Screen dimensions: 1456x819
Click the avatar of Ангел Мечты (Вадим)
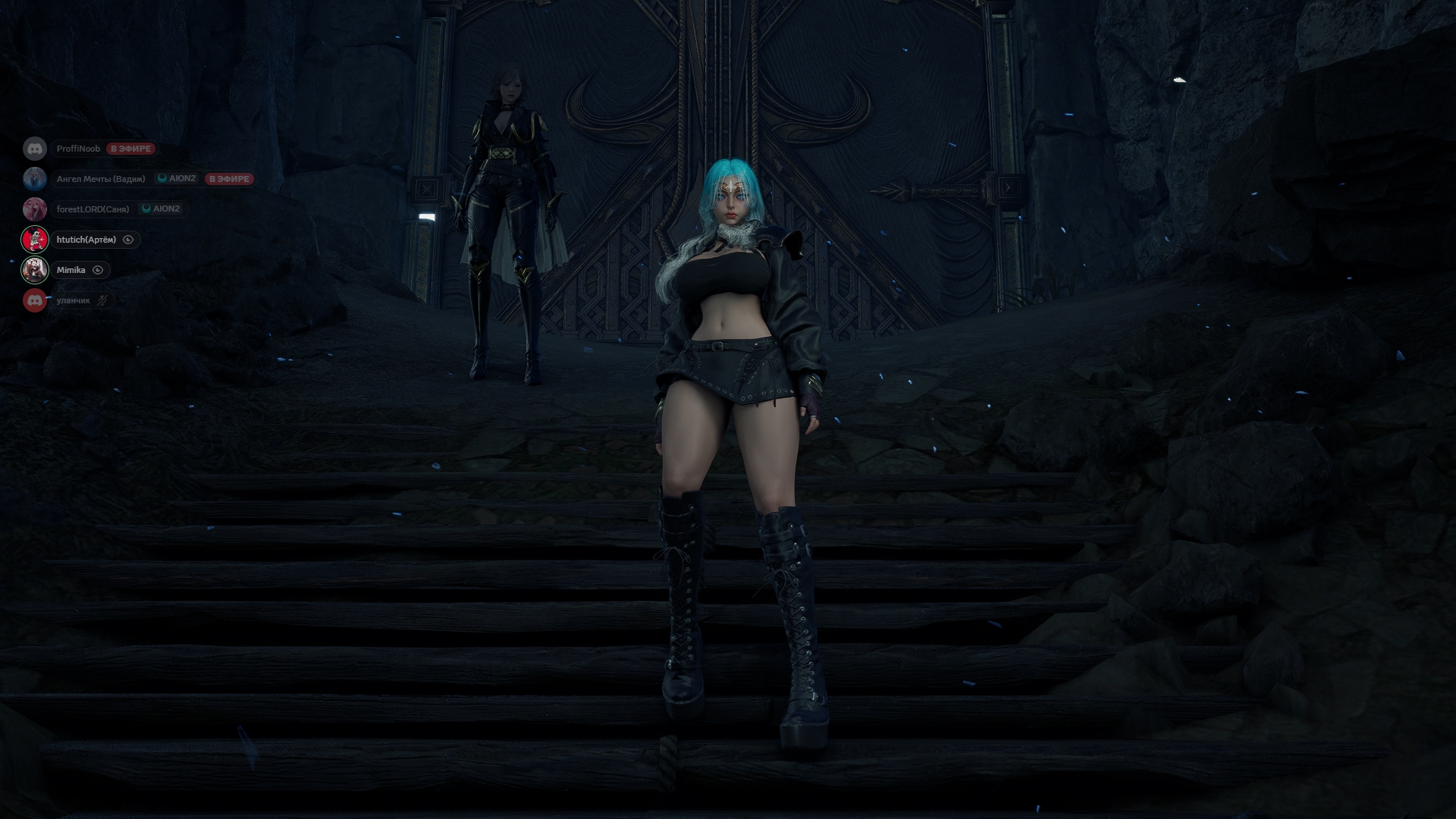point(35,179)
